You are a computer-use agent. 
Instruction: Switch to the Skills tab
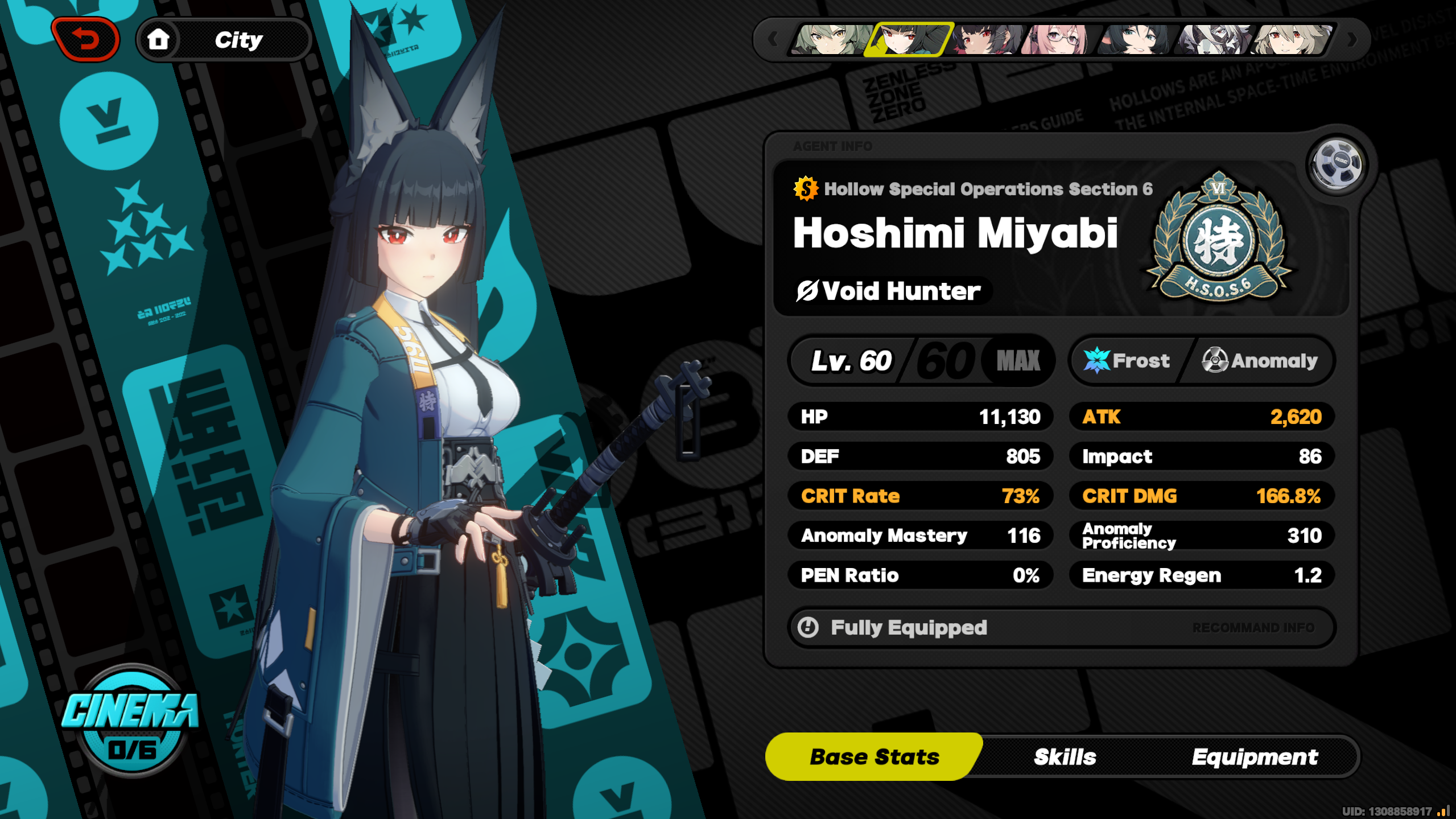(x=1064, y=756)
